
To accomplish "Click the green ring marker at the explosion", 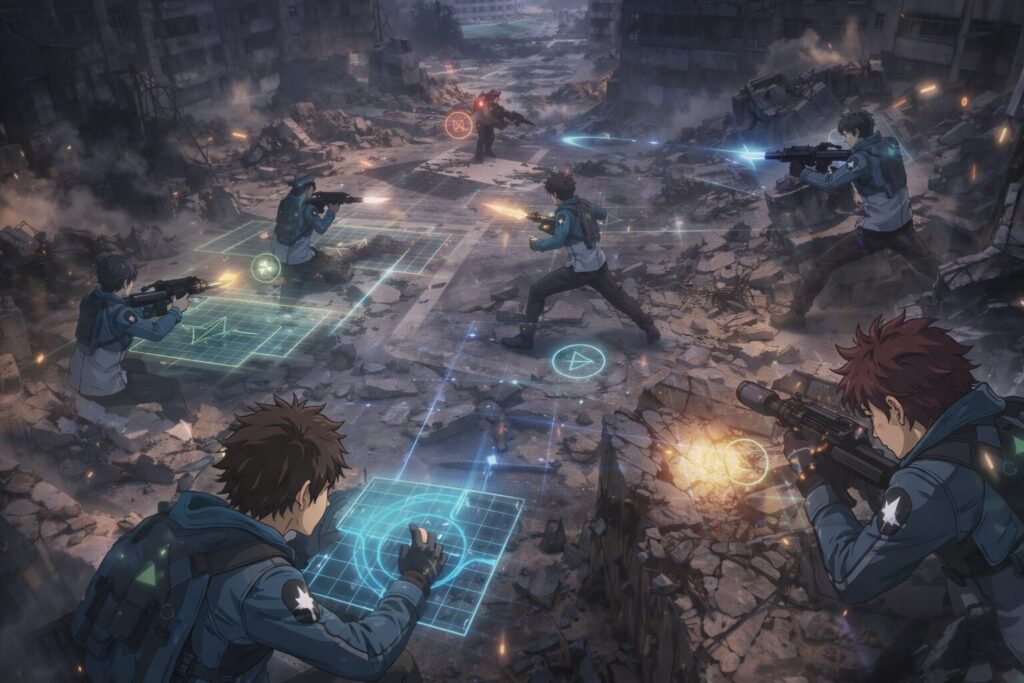I will (746, 462).
